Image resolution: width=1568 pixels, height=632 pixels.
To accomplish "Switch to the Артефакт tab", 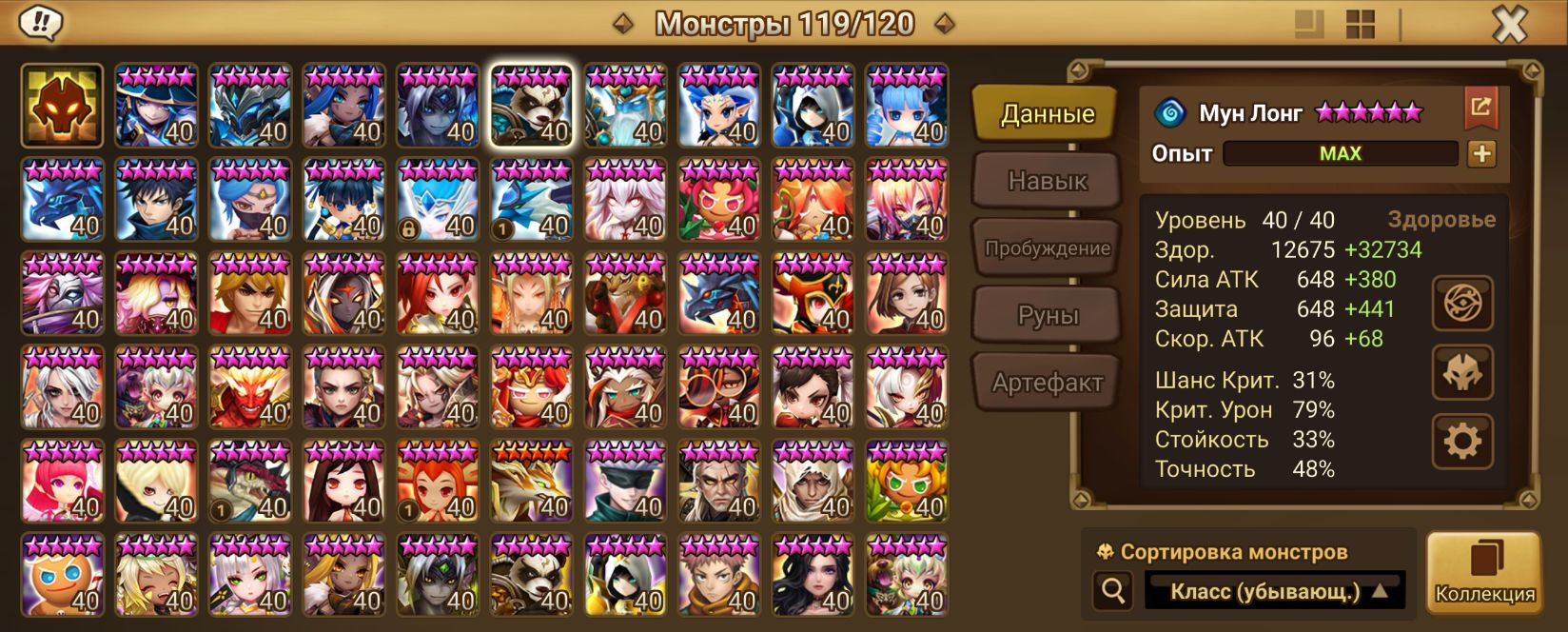I will (x=1047, y=383).
